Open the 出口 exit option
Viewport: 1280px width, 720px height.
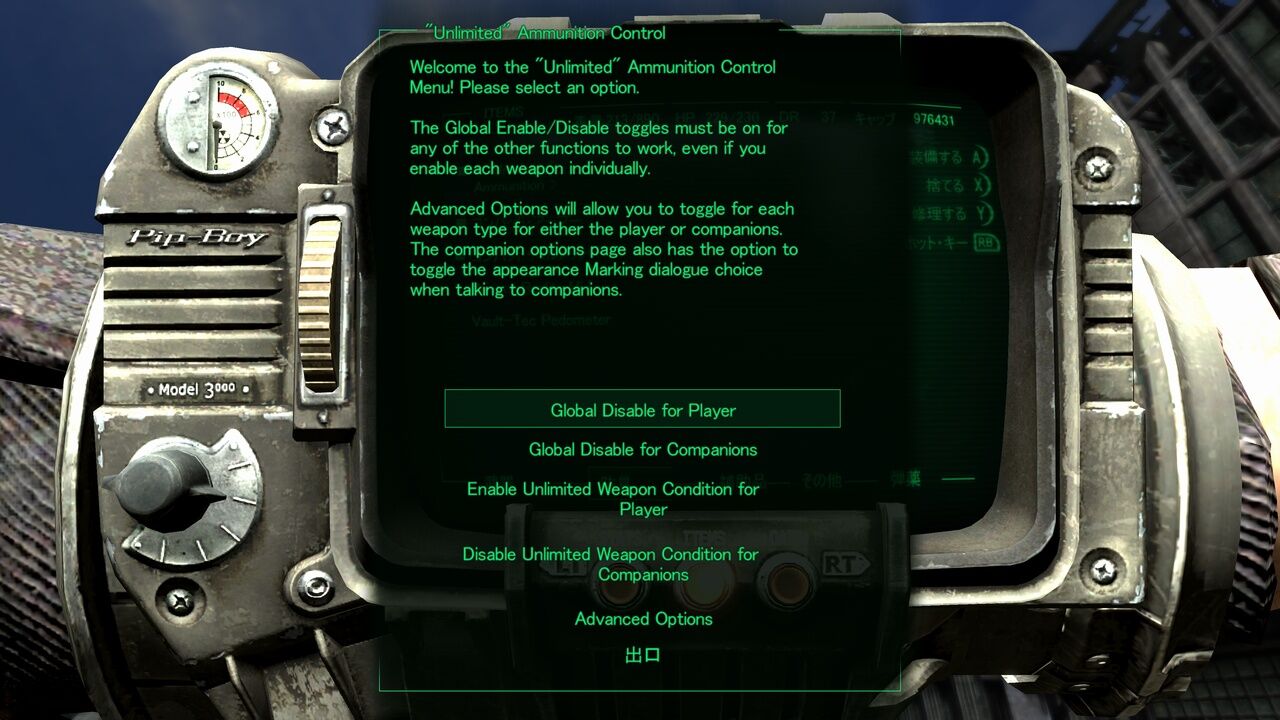pyautogui.click(x=642, y=654)
